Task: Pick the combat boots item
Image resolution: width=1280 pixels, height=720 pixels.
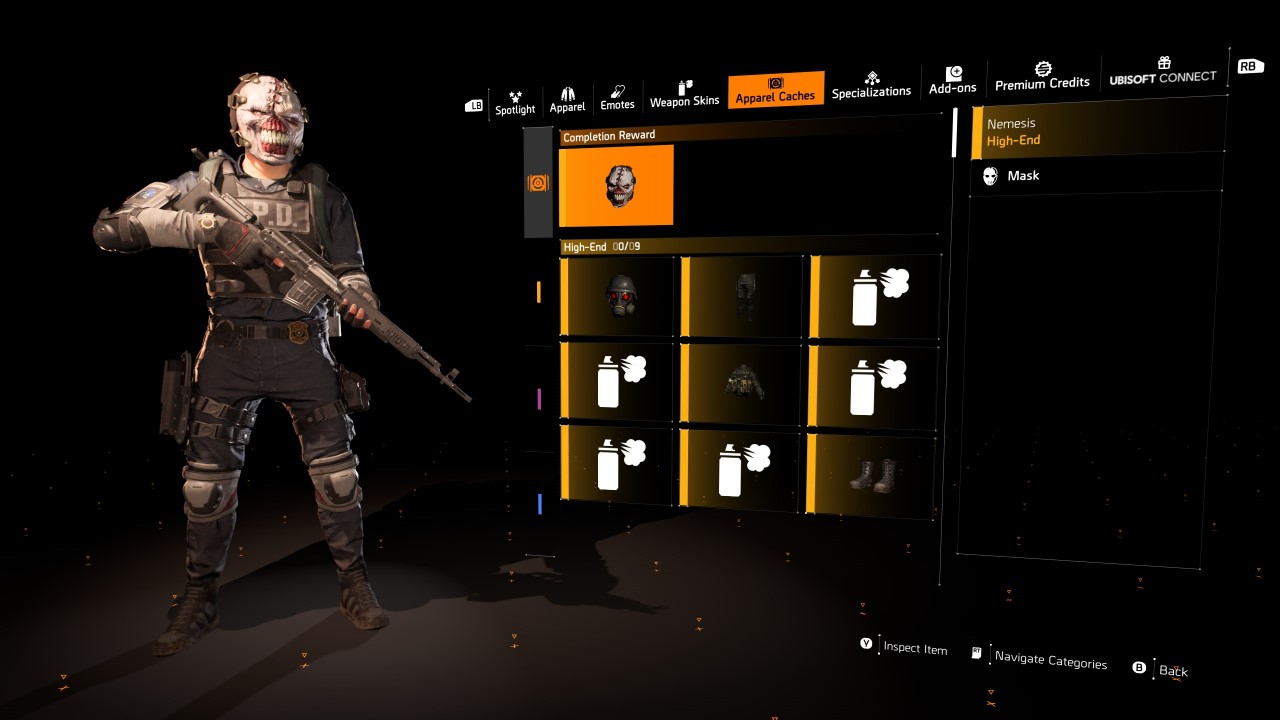Action: tap(871, 475)
